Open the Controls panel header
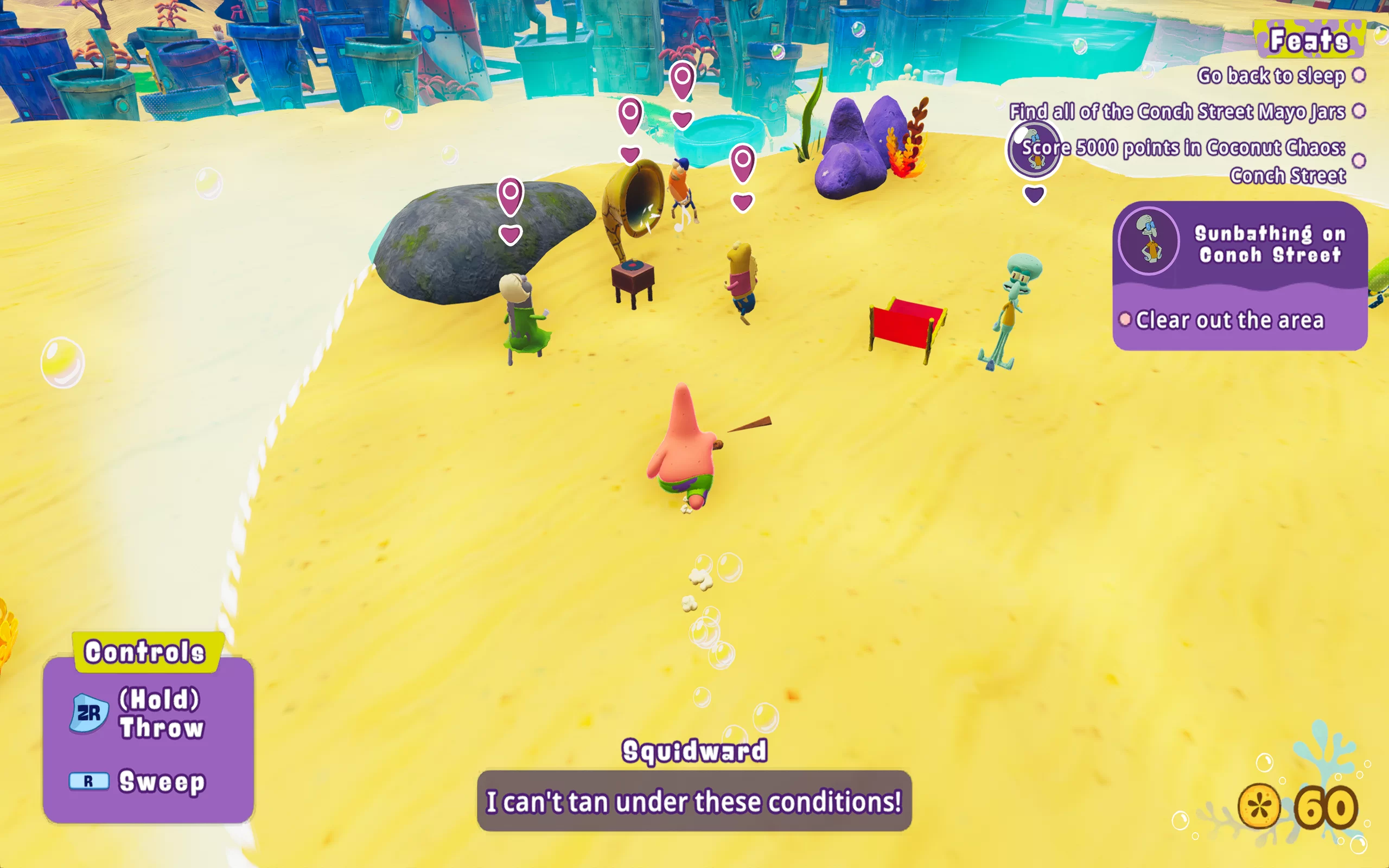 145,652
